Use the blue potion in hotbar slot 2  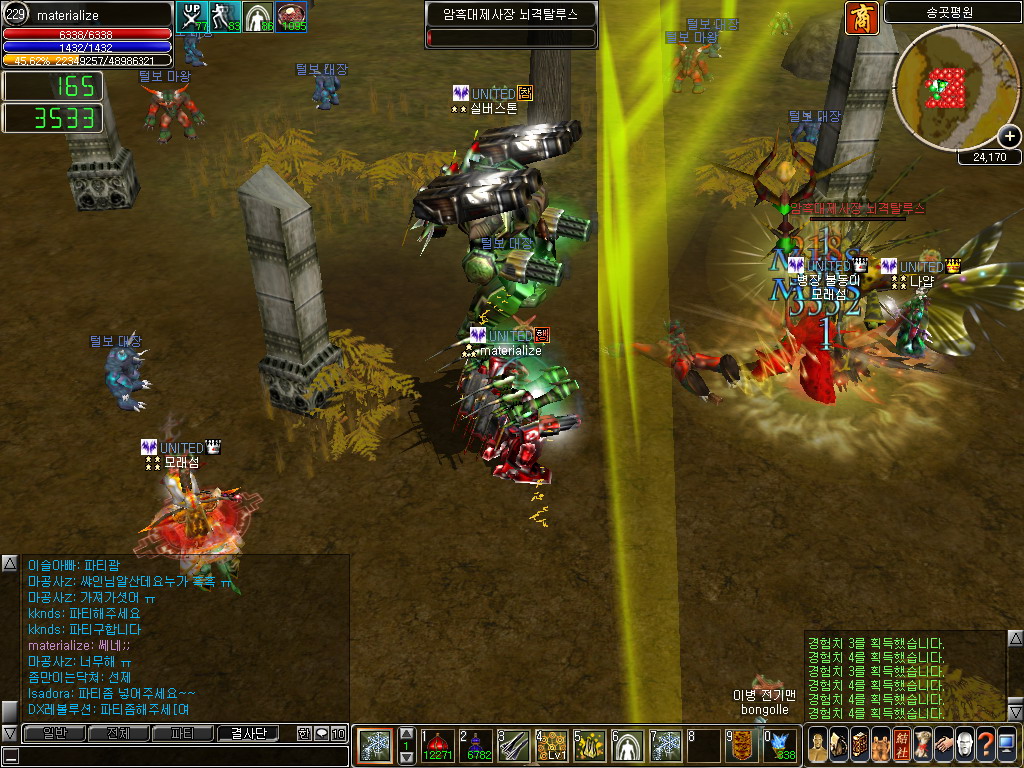click(x=475, y=746)
